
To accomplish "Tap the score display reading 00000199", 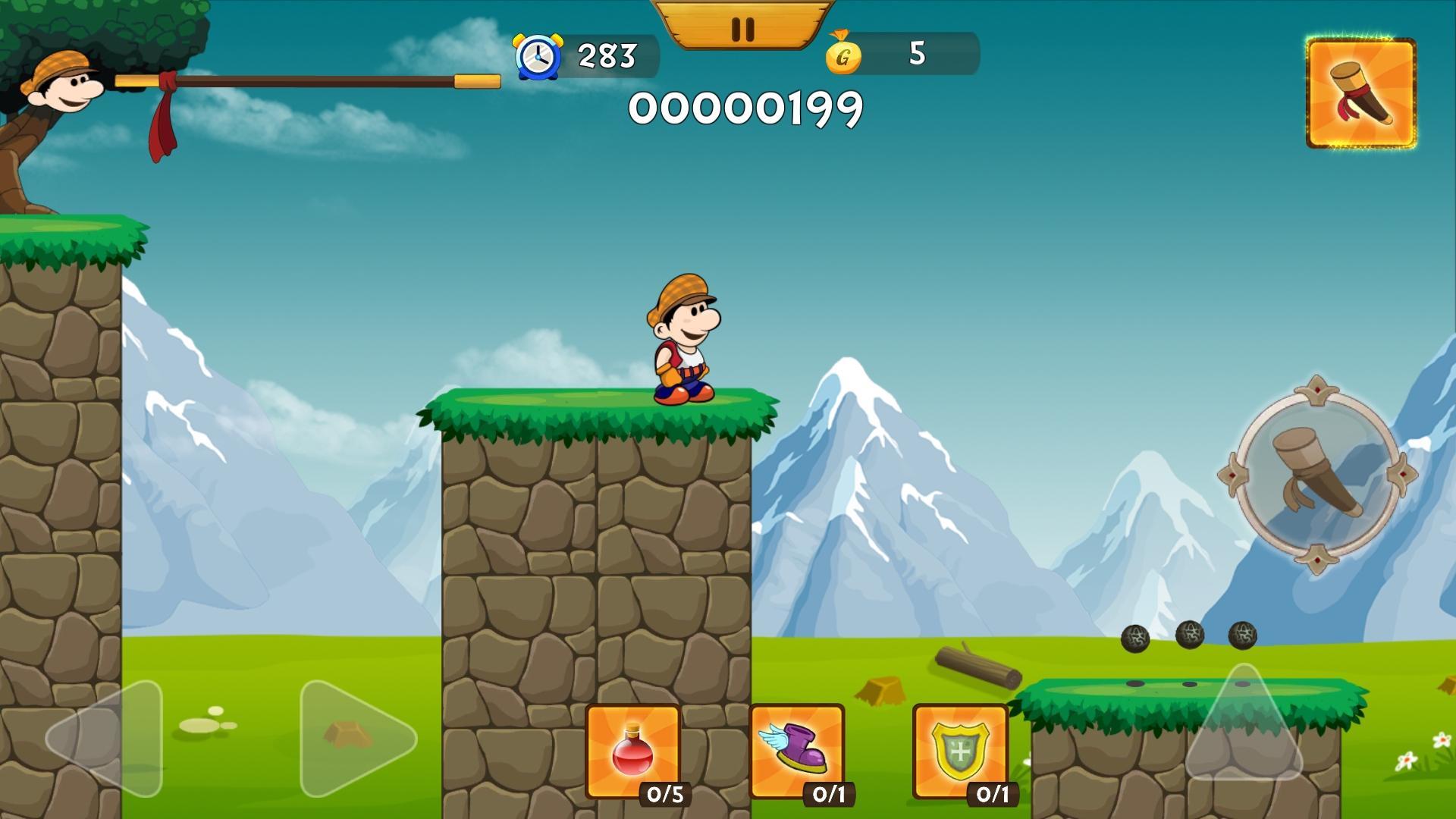I will click(747, 108).
